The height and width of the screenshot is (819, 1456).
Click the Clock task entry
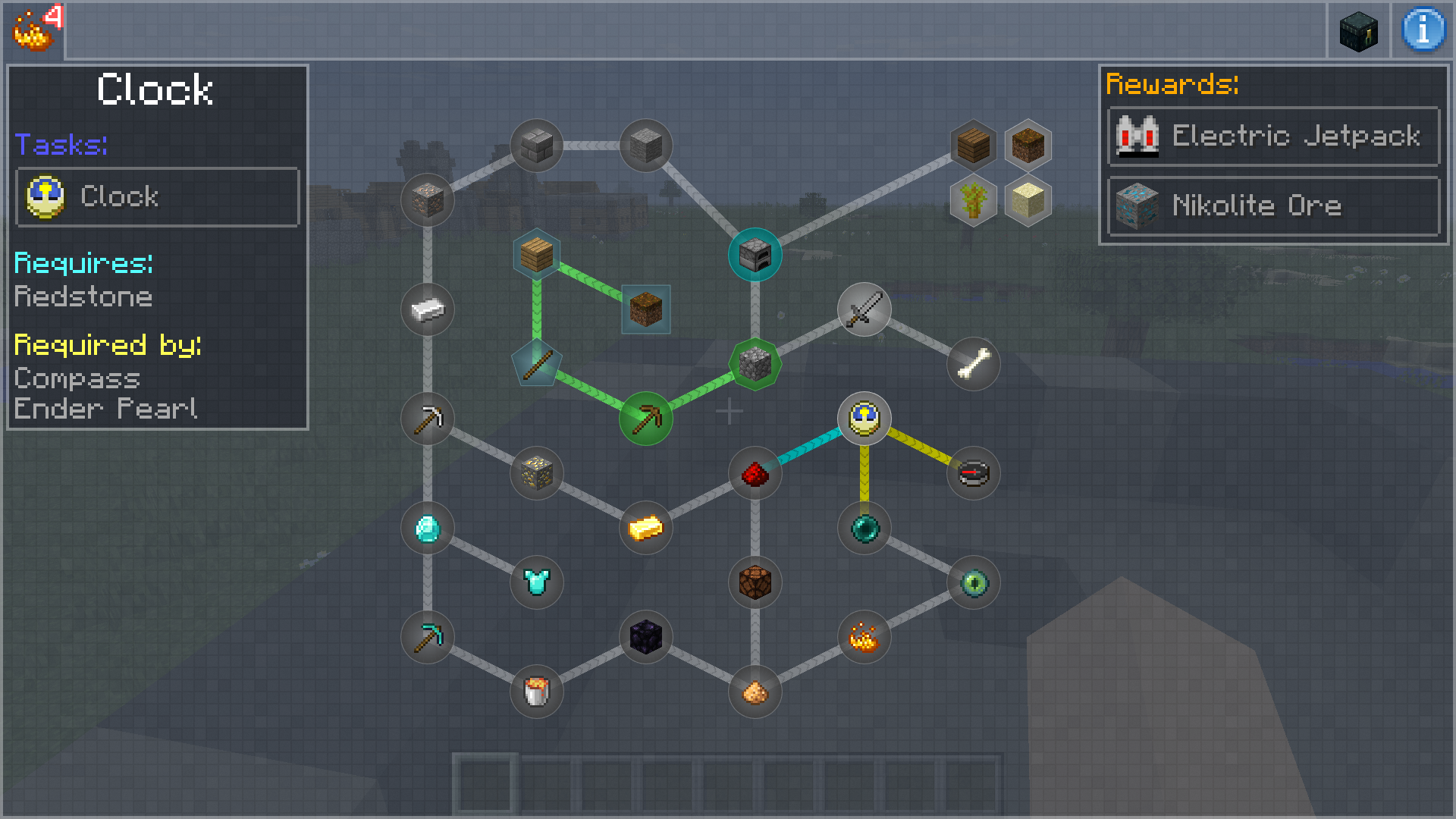(x=158, y=197)
